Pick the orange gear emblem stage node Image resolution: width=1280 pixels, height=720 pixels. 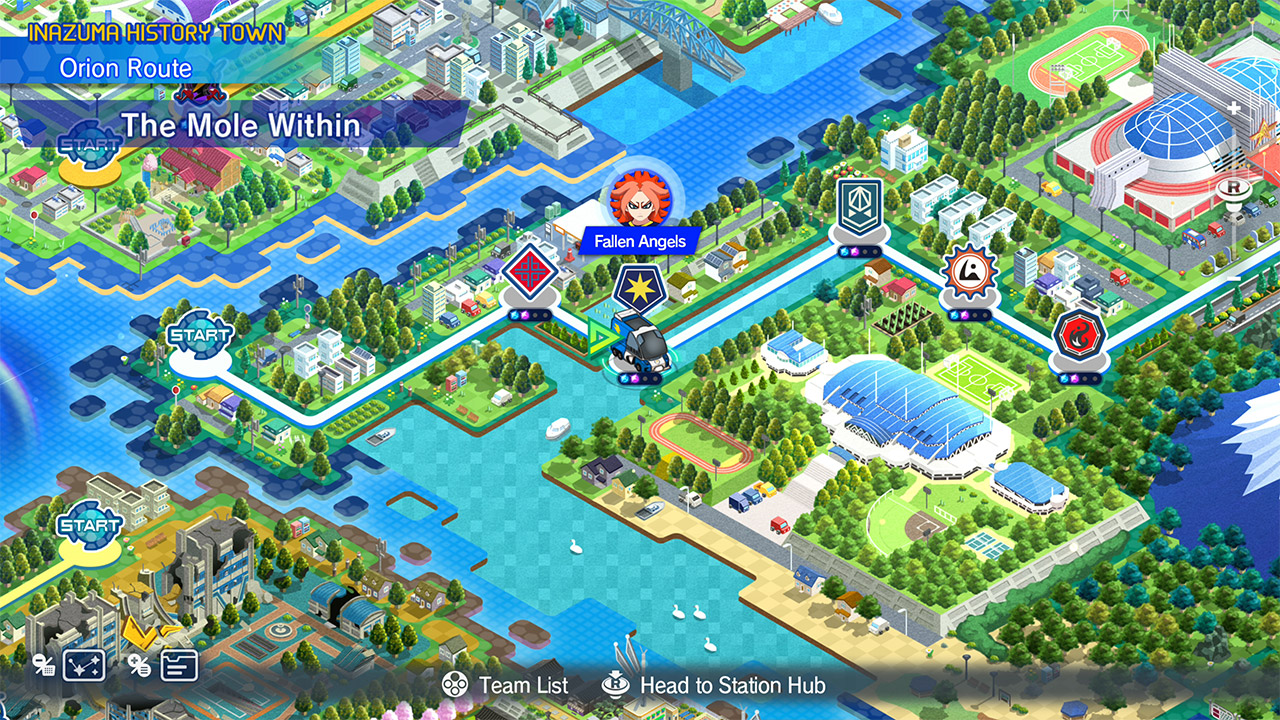click(x=967, y=272)
